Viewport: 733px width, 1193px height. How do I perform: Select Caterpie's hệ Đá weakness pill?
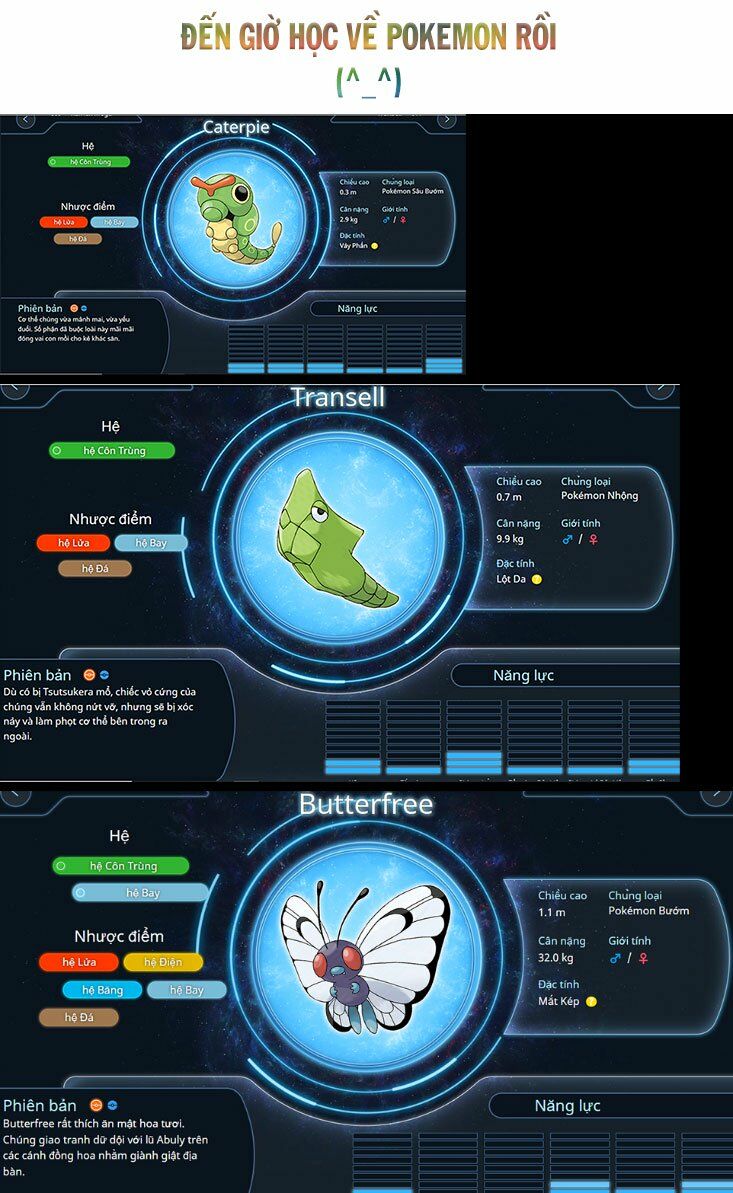point(78,239)
